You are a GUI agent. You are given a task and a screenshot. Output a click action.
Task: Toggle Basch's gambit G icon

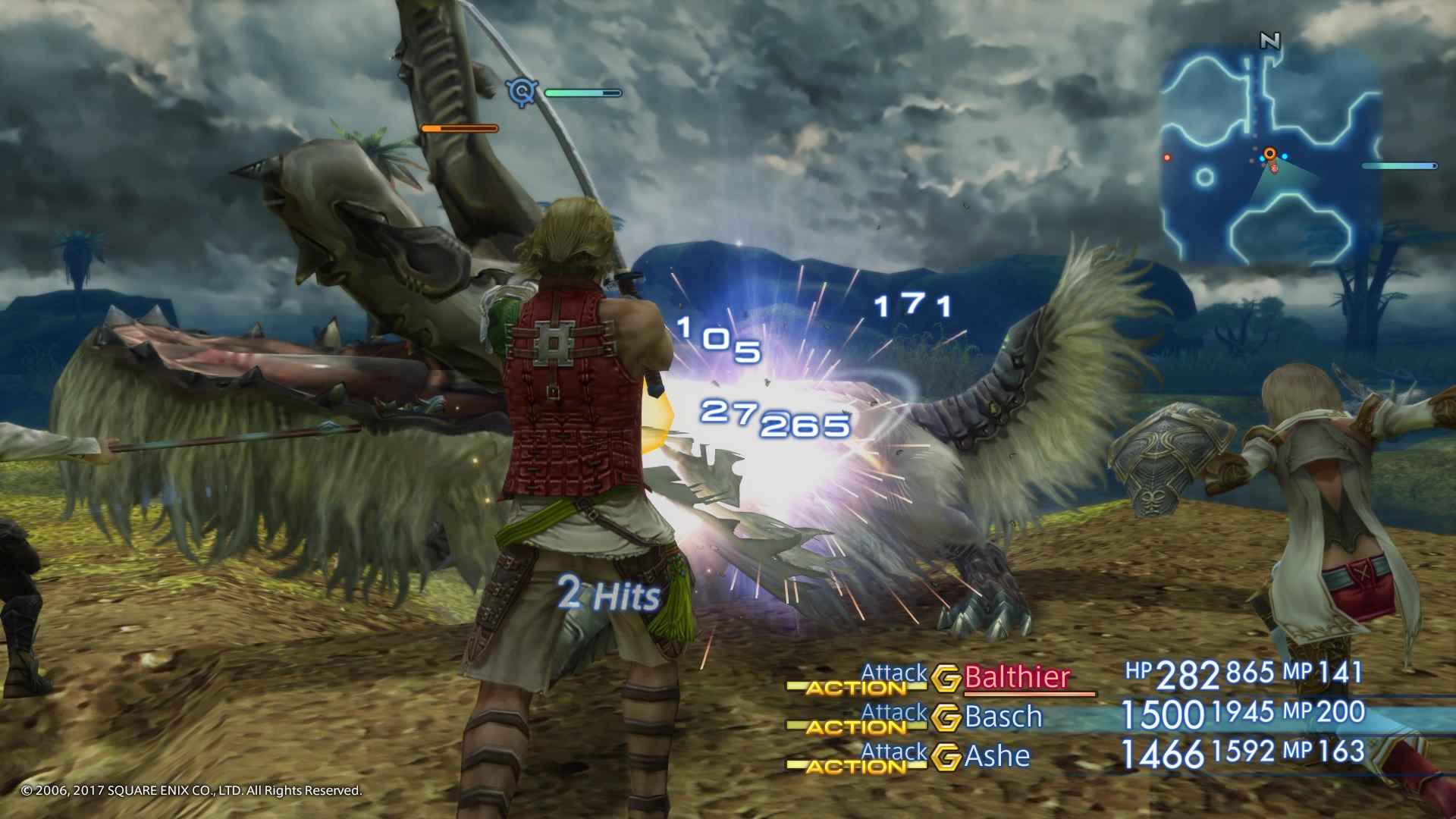[x=946, y=718]
